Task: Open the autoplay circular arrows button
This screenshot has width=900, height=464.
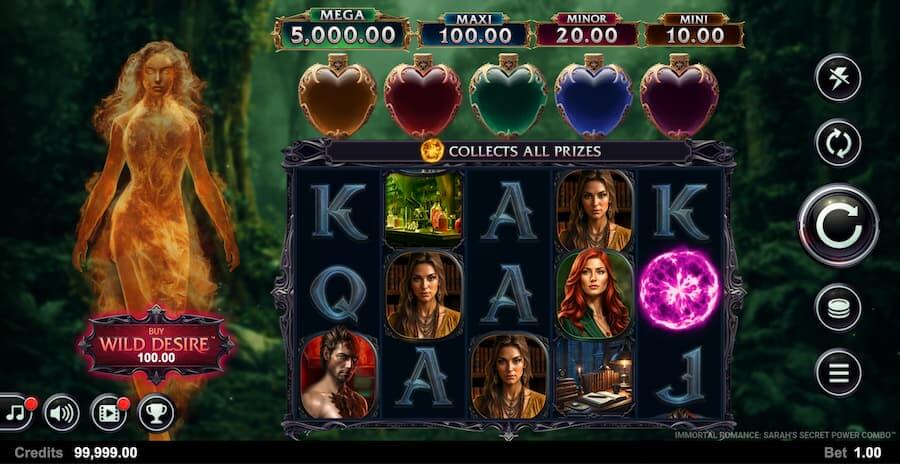Action: [x=838, y=143]
